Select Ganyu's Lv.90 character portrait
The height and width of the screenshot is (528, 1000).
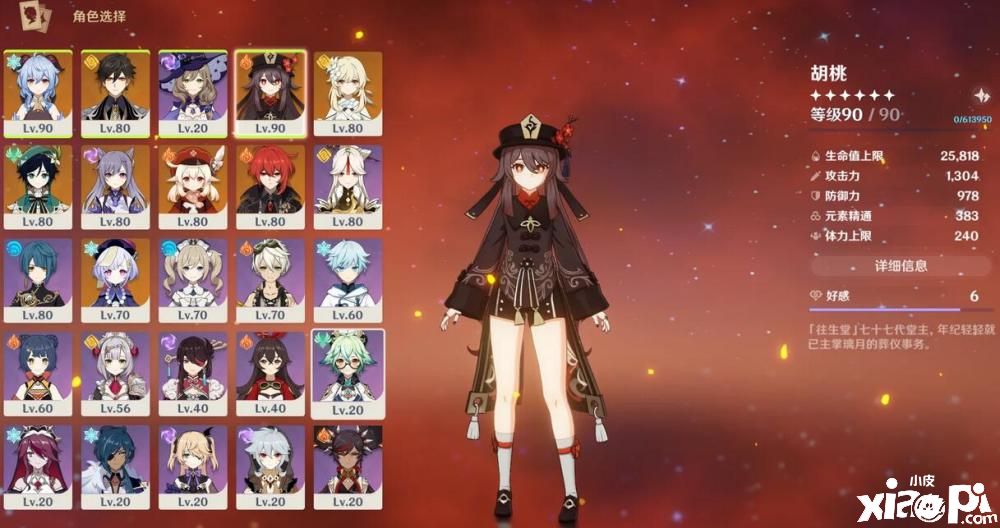[x=38, y=87]
